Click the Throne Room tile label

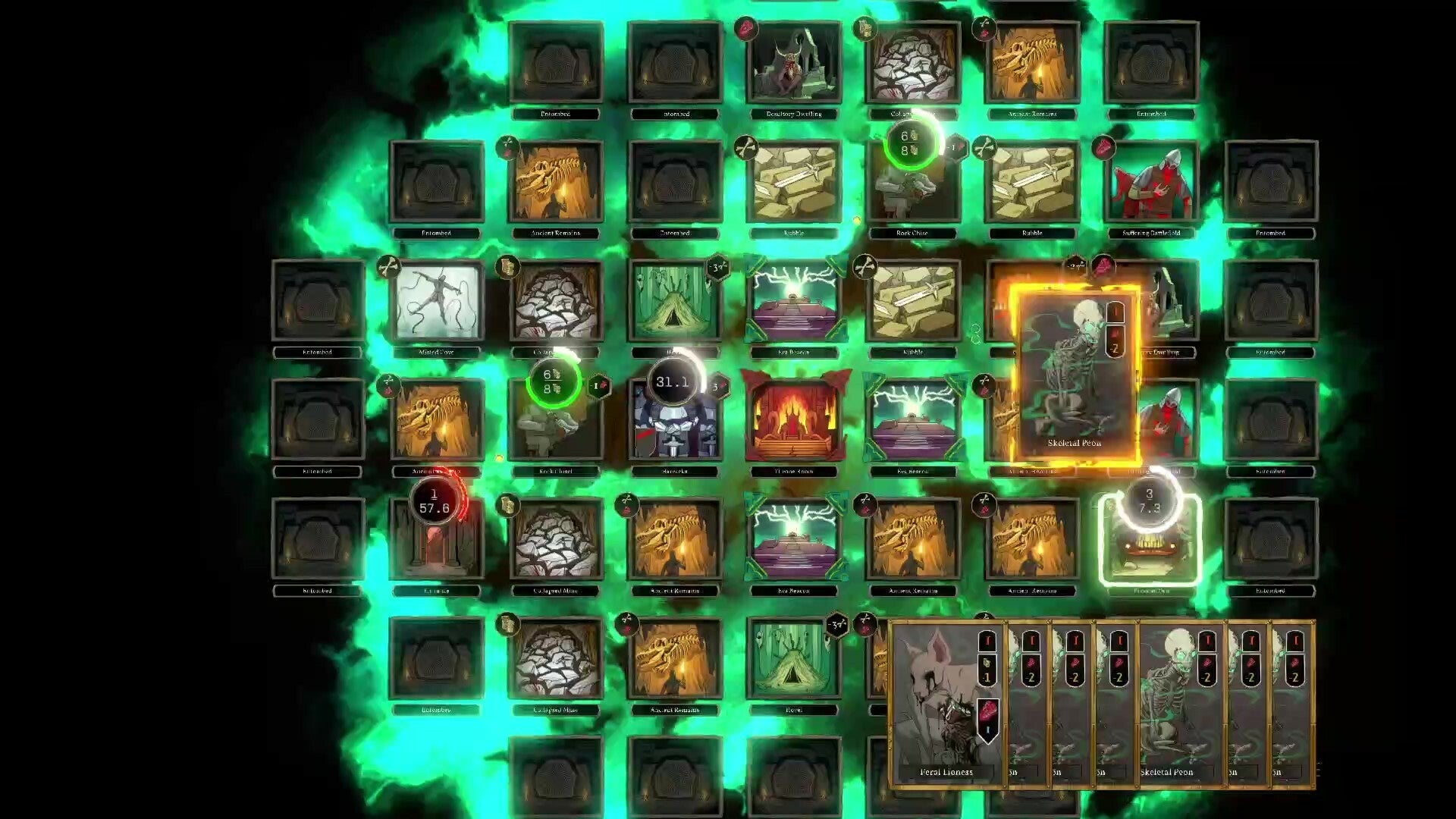796,472
